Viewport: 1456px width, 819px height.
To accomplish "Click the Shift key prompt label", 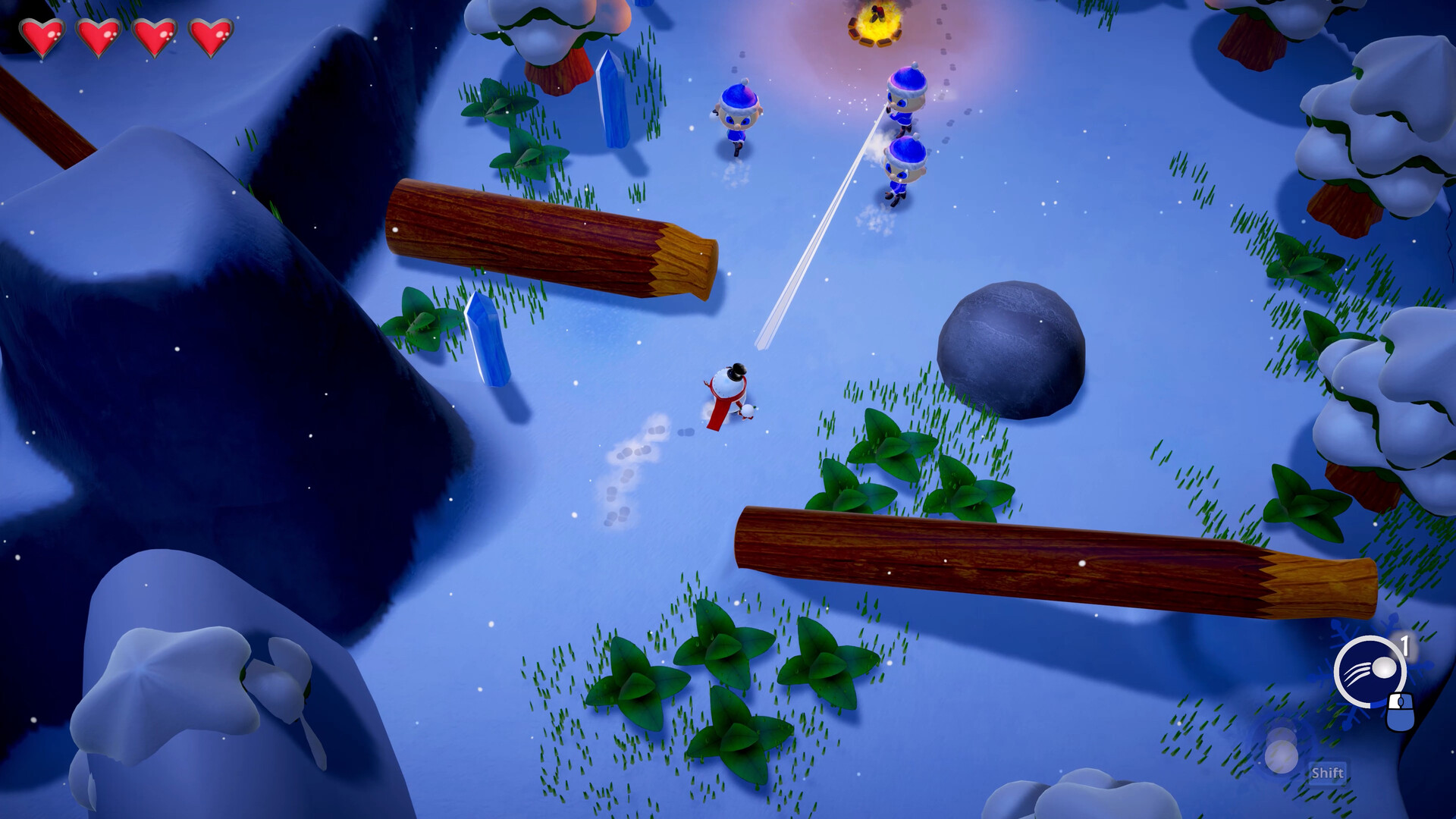I will pyautogui.click(x=1329, y=773).
